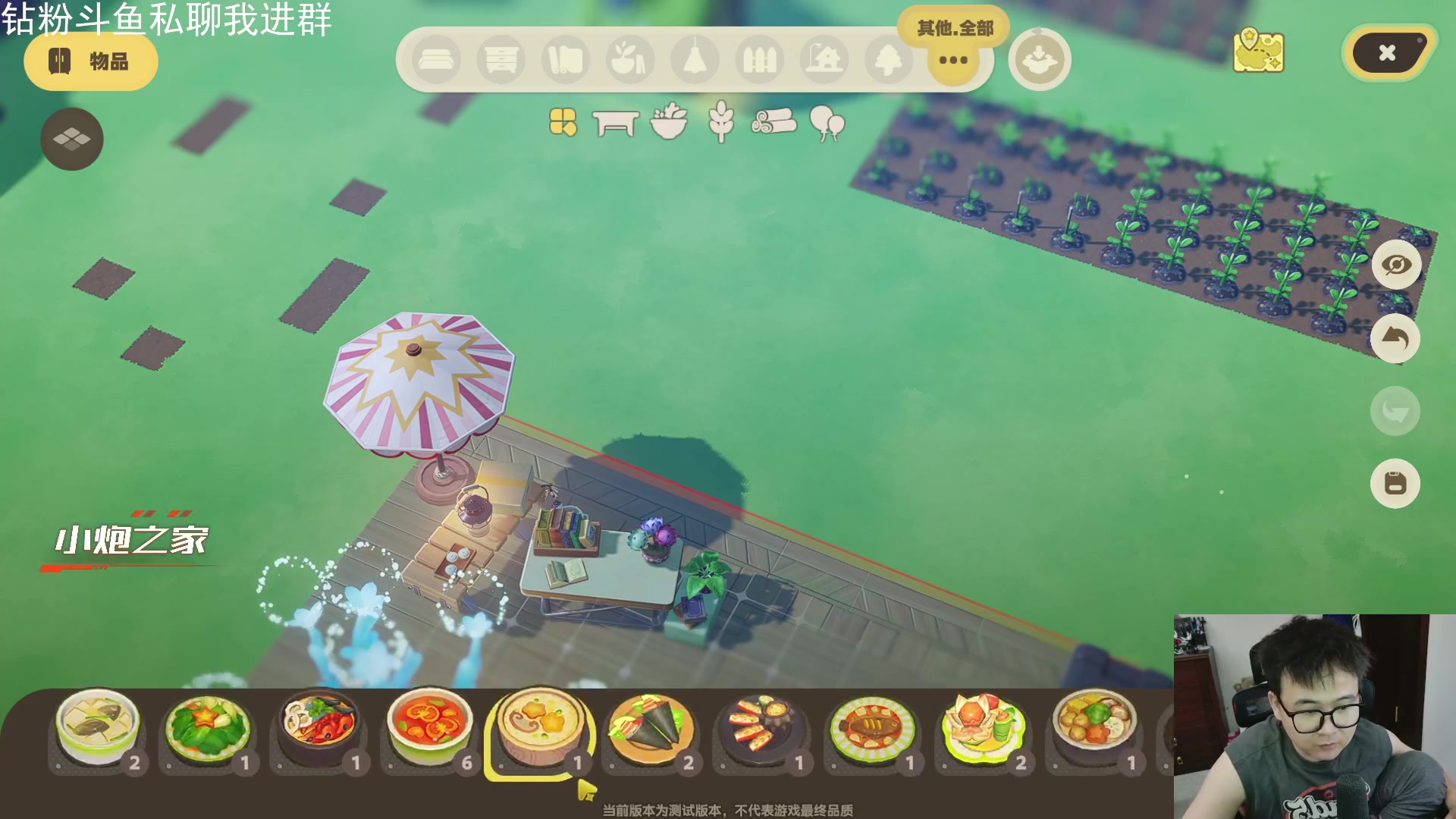This screenshot has width=1456, height=819.
Task: Open the island map icon
Action: tap(1258, 52)
